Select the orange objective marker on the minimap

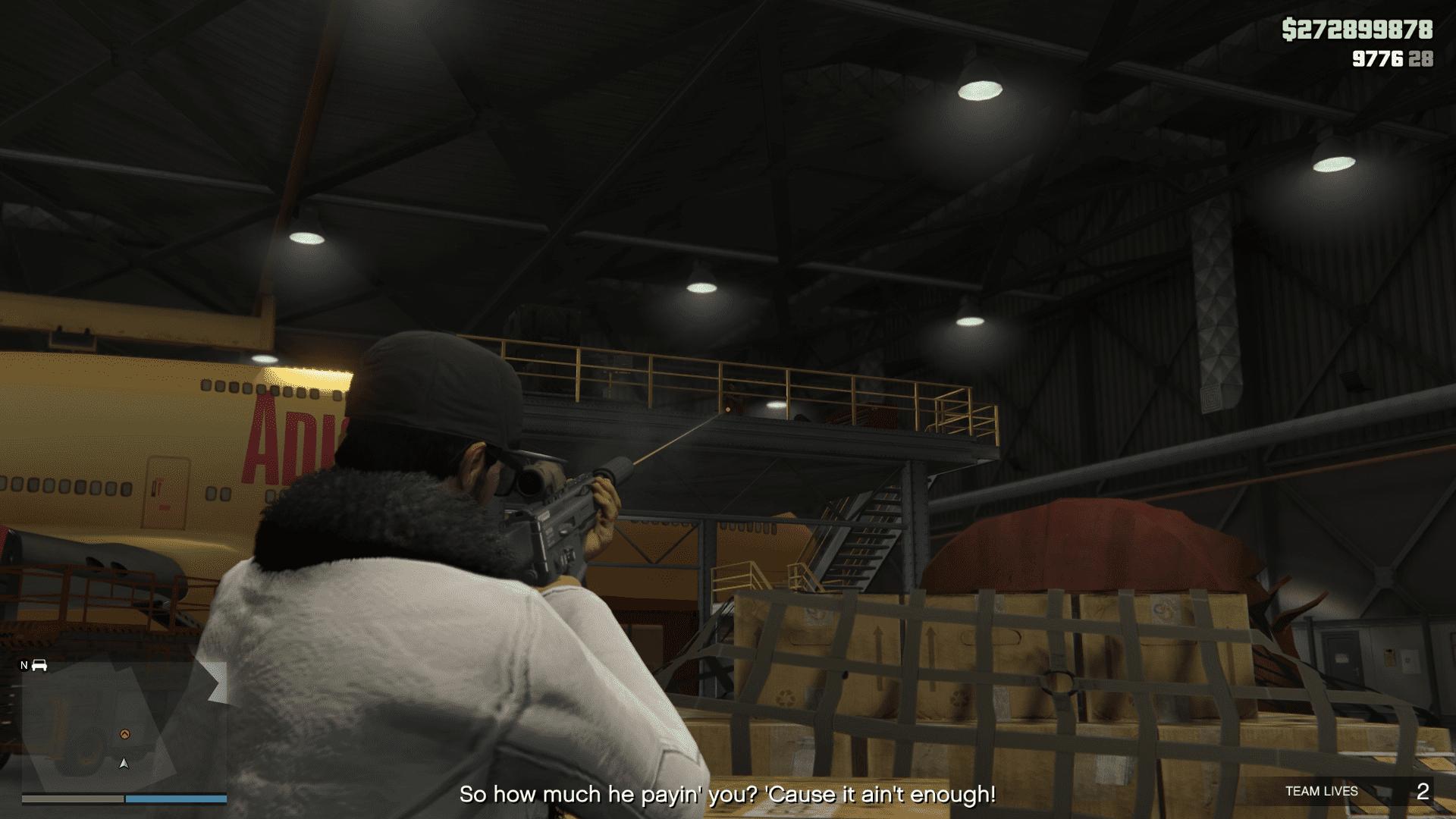tap(125, 733)
